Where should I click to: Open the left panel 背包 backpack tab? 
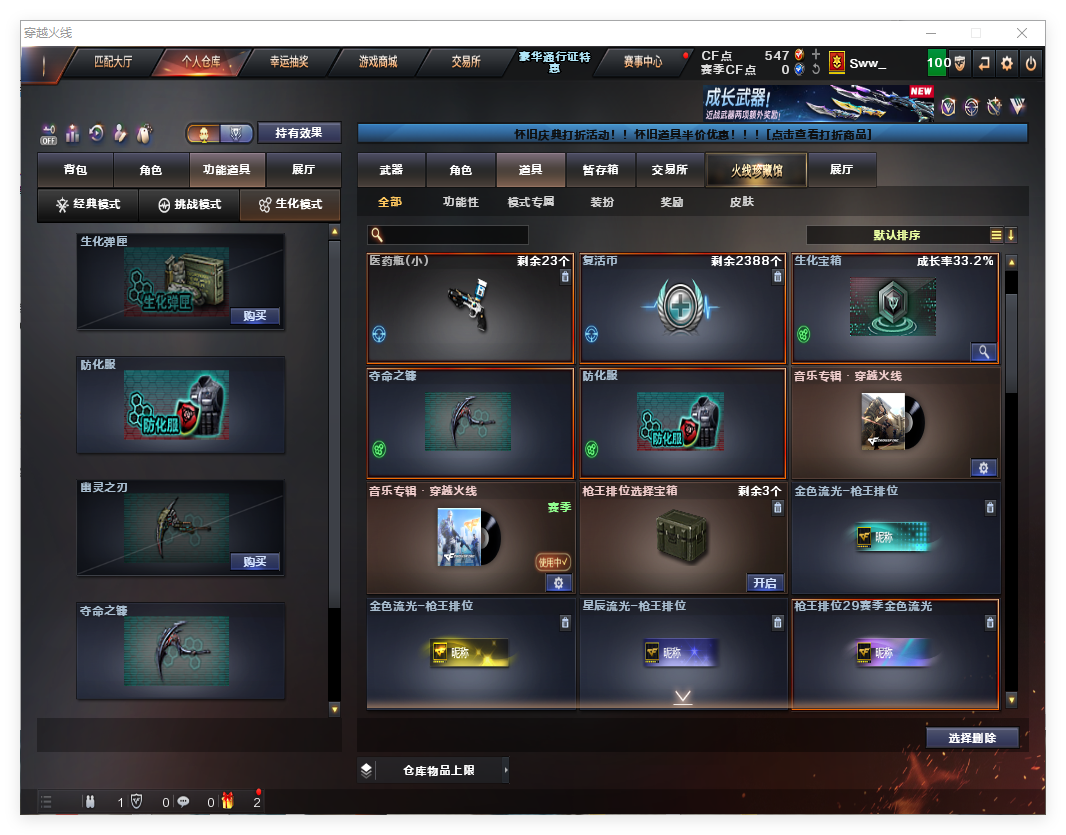[75, 170]
